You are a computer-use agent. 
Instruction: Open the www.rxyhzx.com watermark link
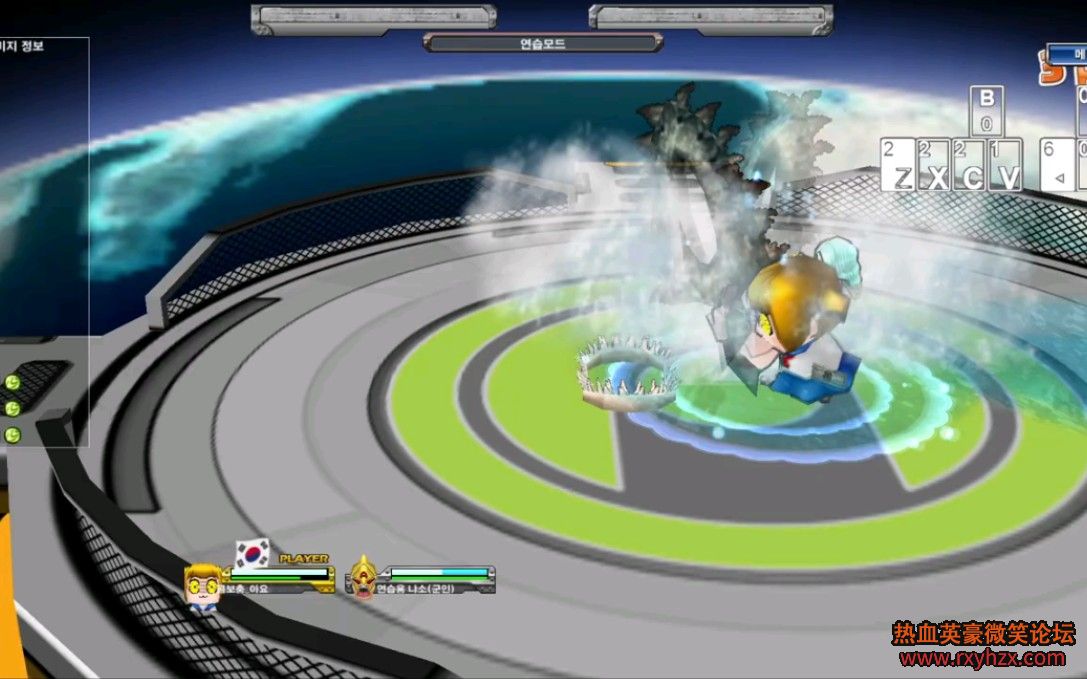coord(982,658)
